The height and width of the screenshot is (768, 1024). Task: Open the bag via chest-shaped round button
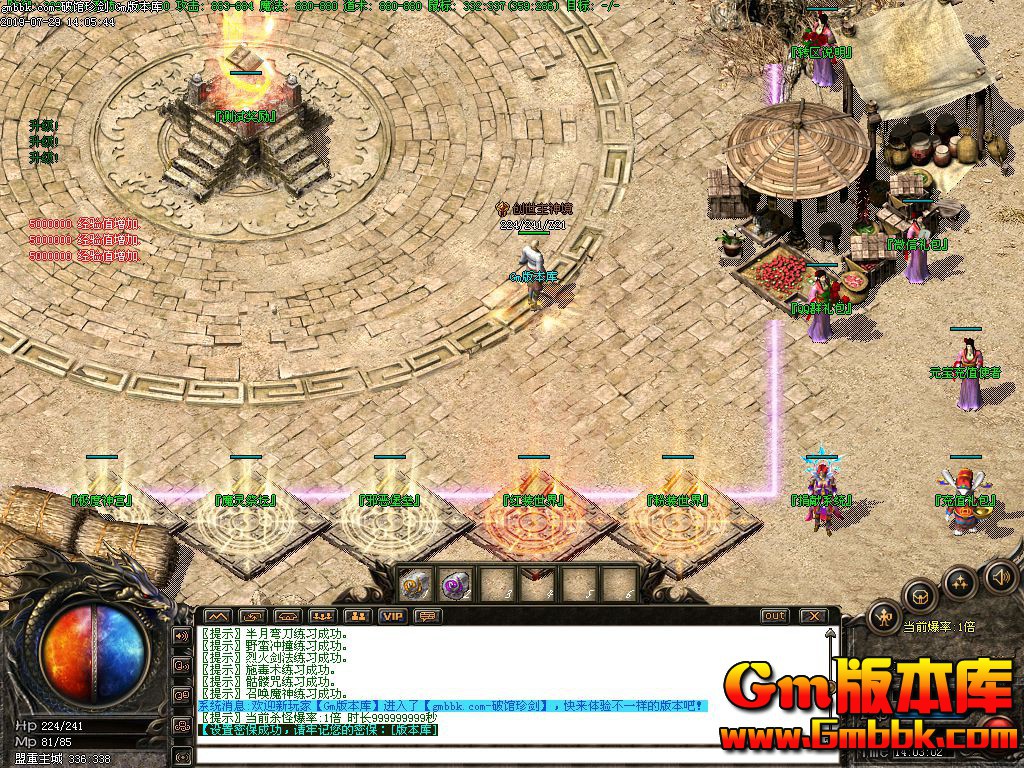pos(920,597)
